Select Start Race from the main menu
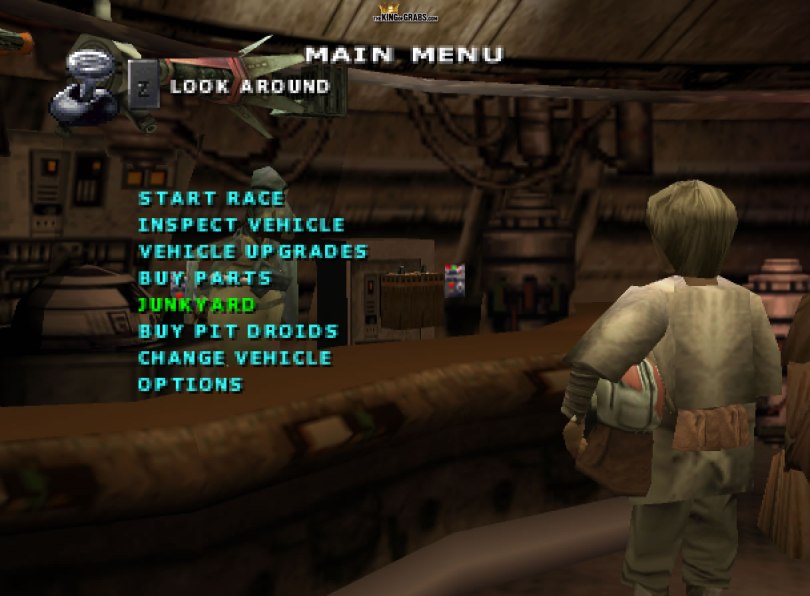Screen dimensions: 810x596 tap(211, 199)
